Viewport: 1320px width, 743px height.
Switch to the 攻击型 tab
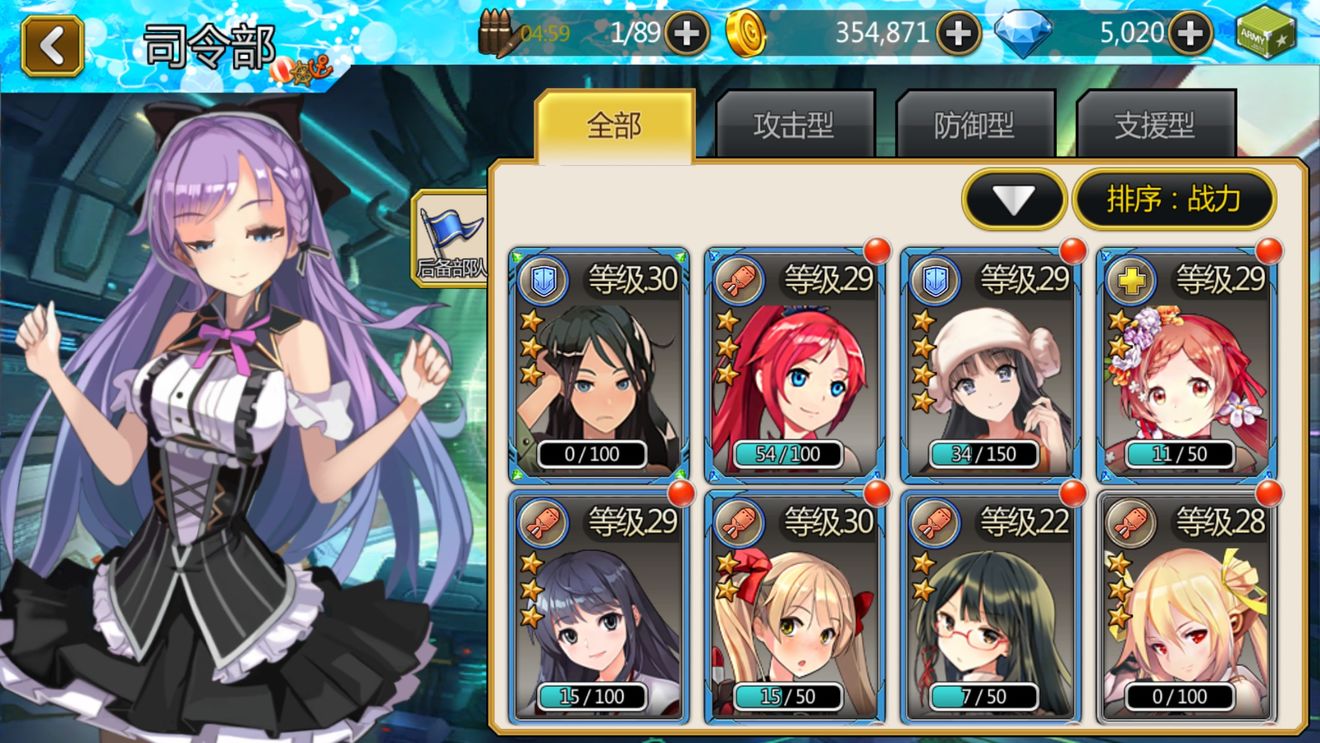[794, 126]
